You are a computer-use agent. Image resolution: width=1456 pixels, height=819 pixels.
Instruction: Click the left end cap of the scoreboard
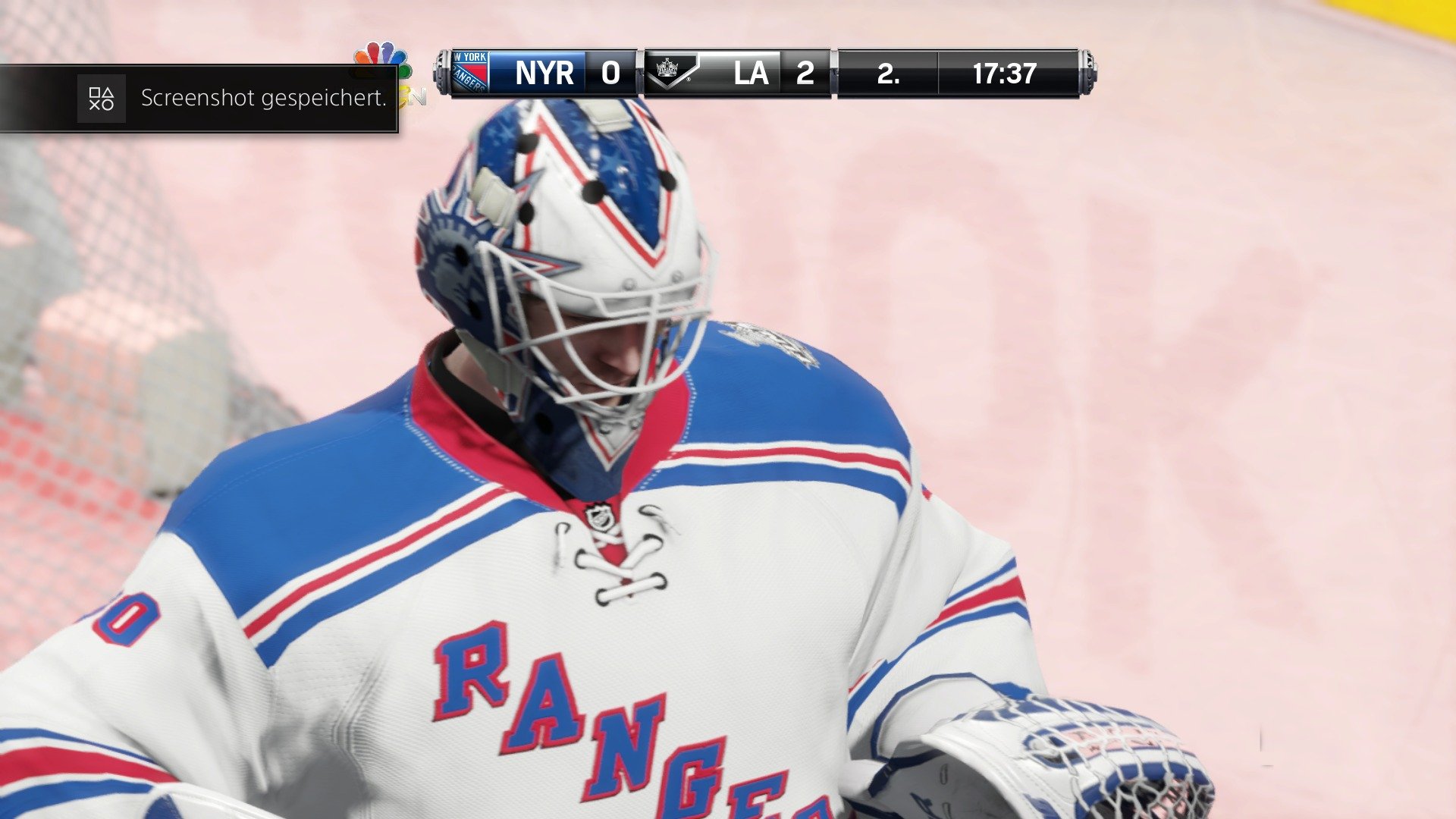click(x=445, y=74)
